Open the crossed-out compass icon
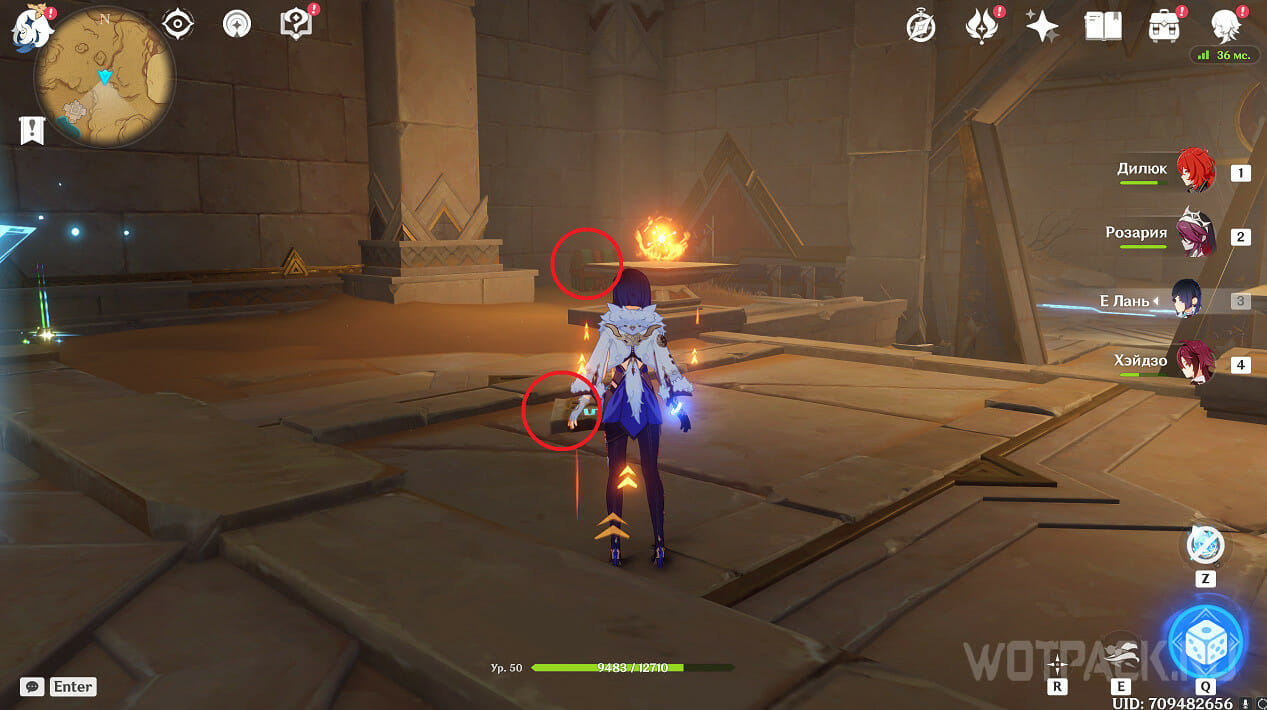 click(920, 27)
